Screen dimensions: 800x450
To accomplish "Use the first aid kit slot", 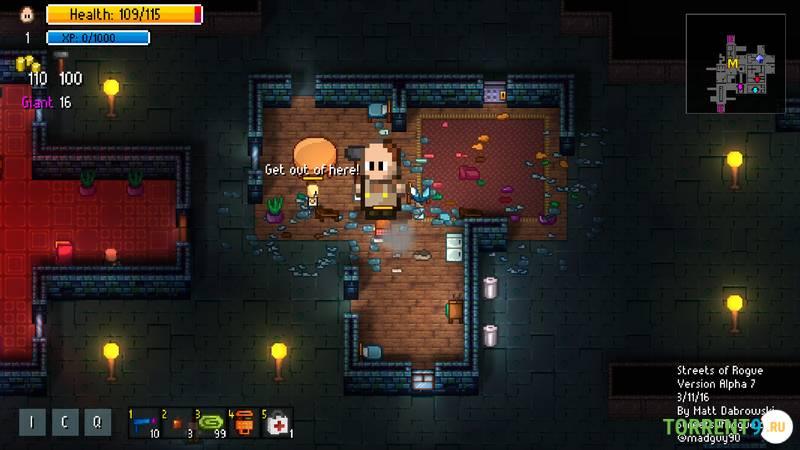I will click(x=277, y=422).
